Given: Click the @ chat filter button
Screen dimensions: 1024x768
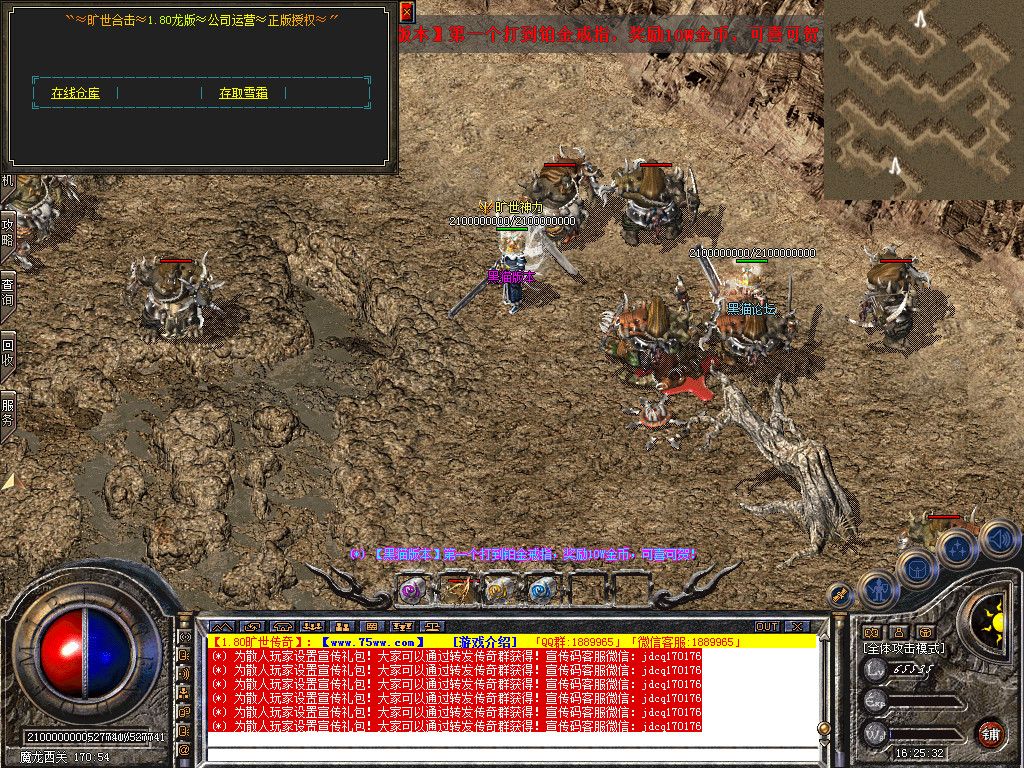Looking at the screenshot, I should 185,748.
